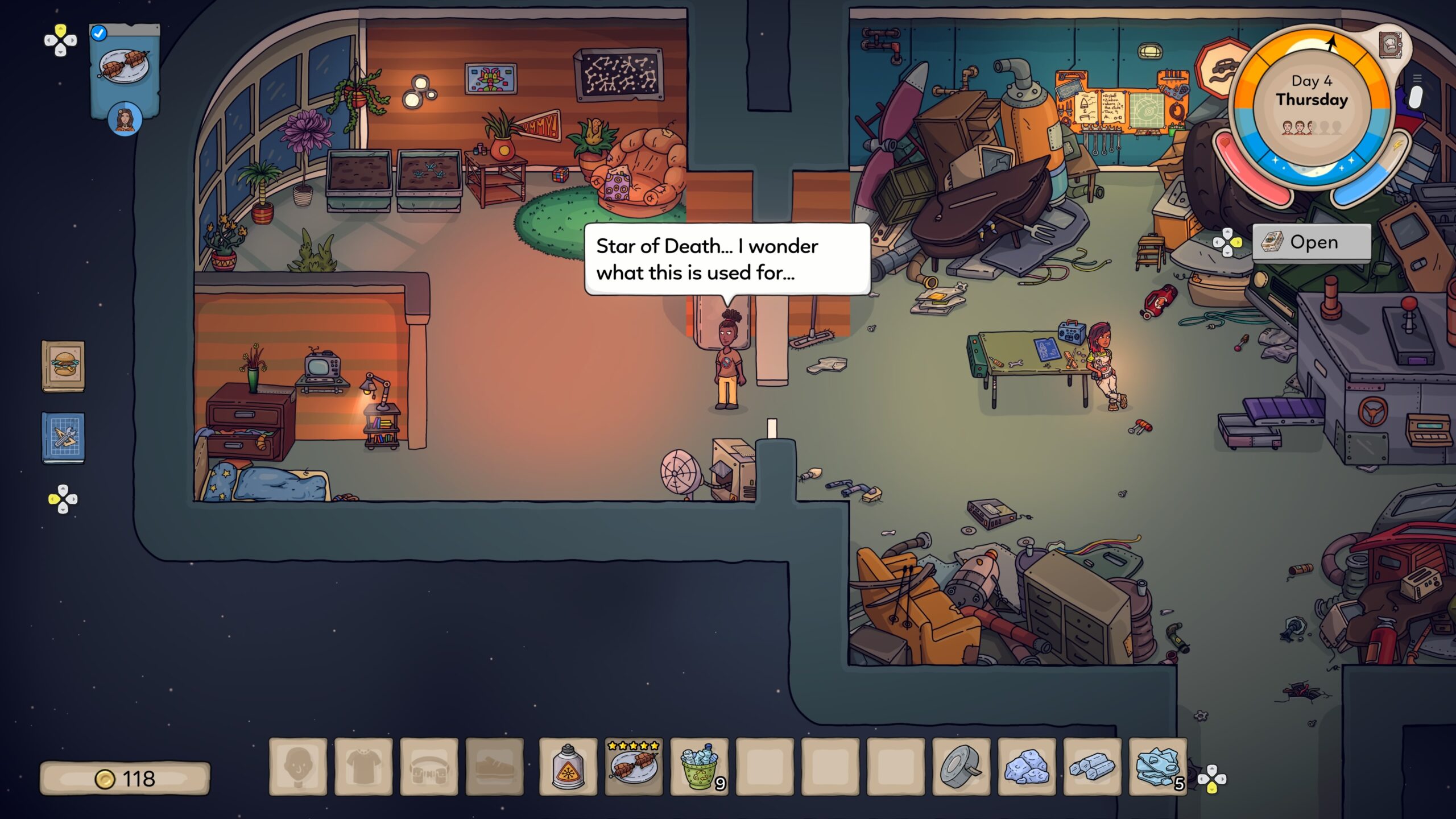Open the three-line menu icon
1456x819 pixels.
(x=1417, y=78)
